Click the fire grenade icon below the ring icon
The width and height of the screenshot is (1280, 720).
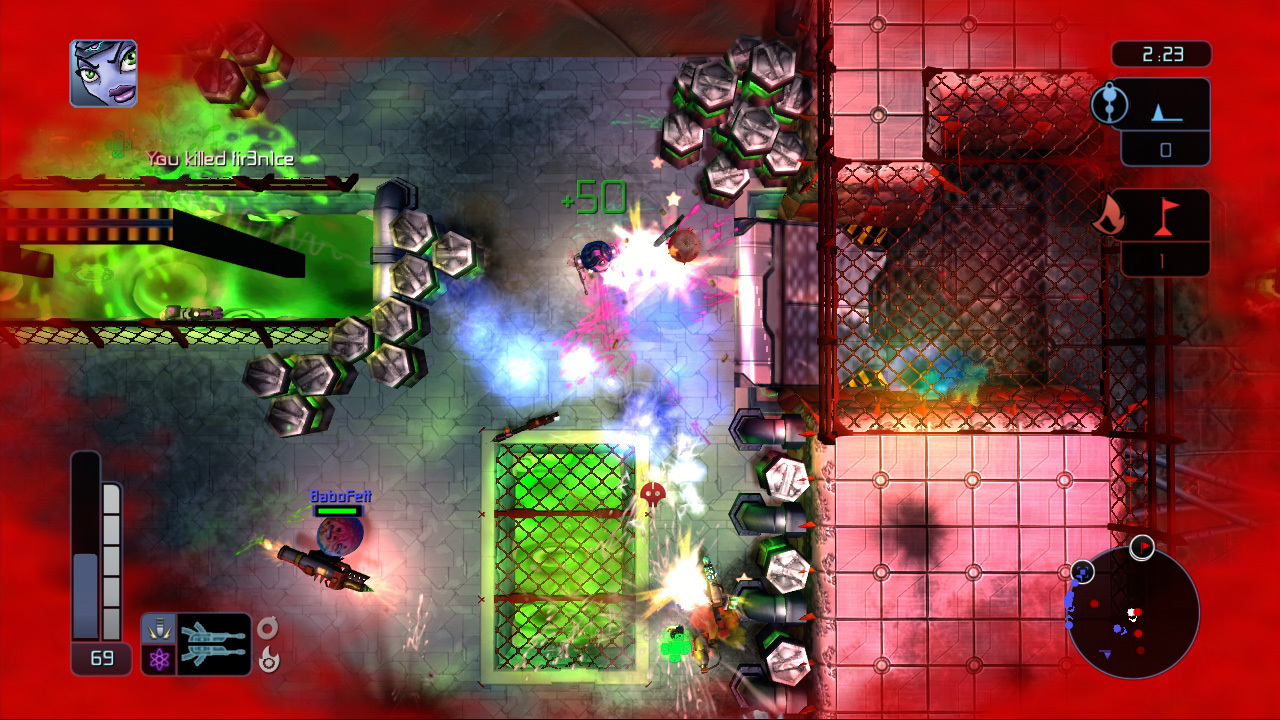(x=268, y=661)
